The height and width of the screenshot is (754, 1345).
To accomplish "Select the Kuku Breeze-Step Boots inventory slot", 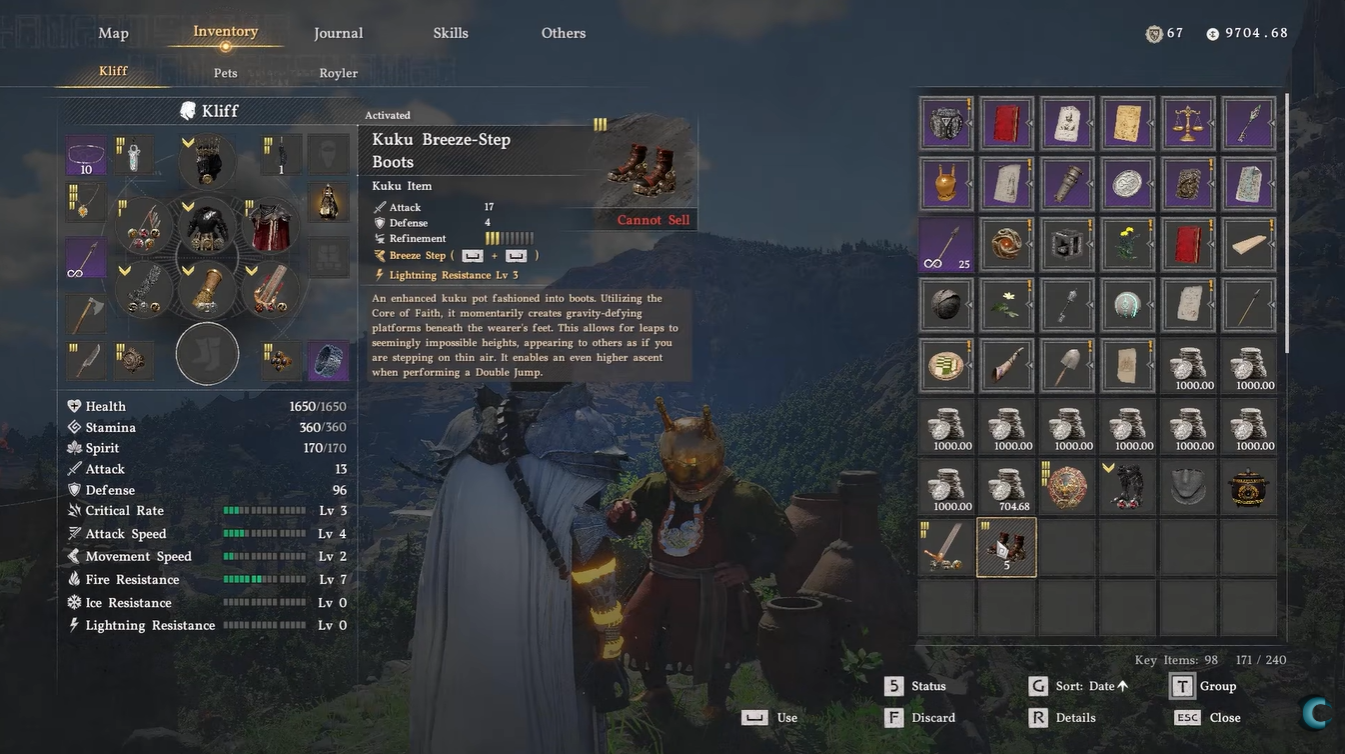I will tap(1006, 547).
